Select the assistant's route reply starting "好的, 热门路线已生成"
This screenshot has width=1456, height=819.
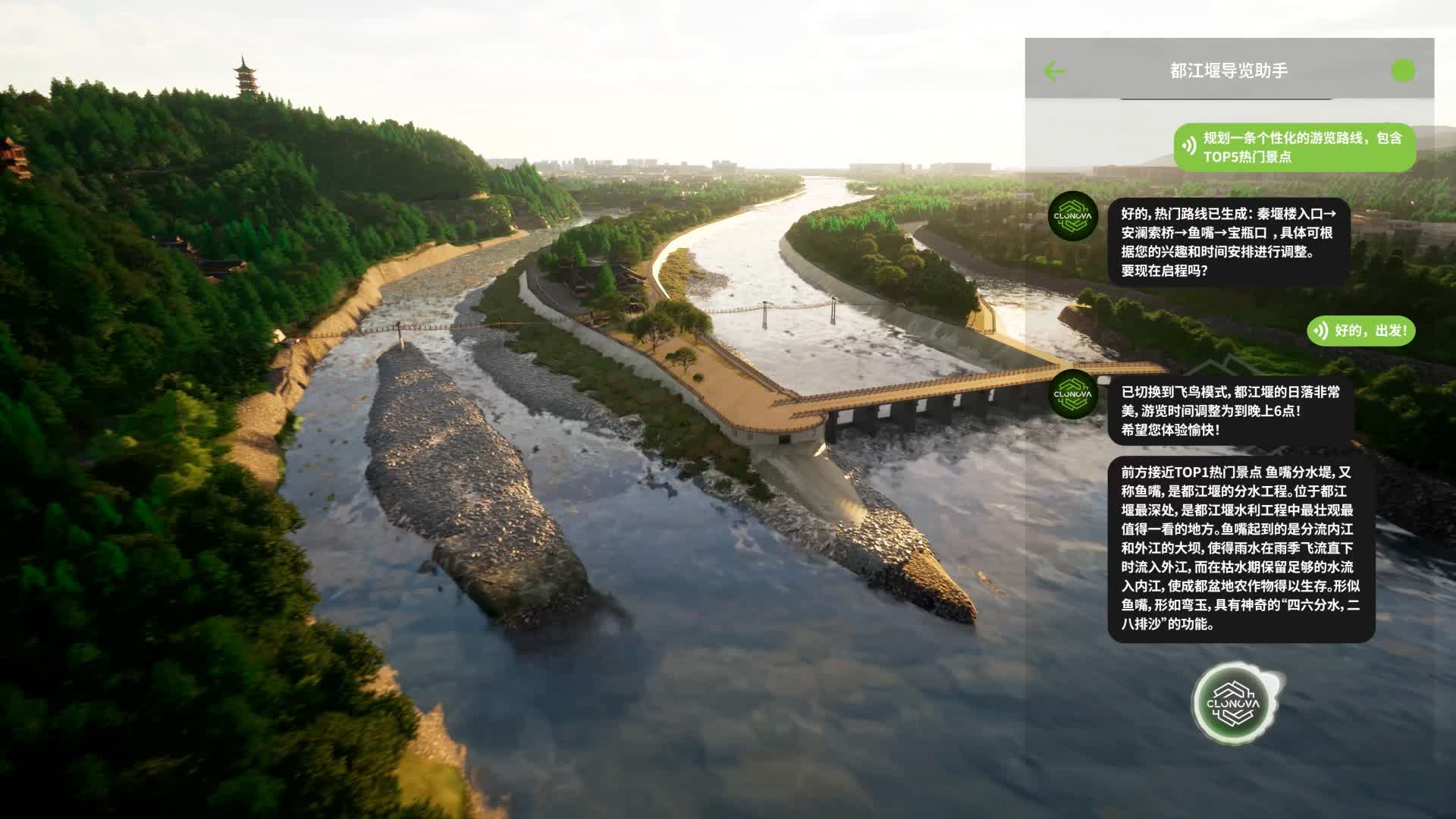point(1228,243)
